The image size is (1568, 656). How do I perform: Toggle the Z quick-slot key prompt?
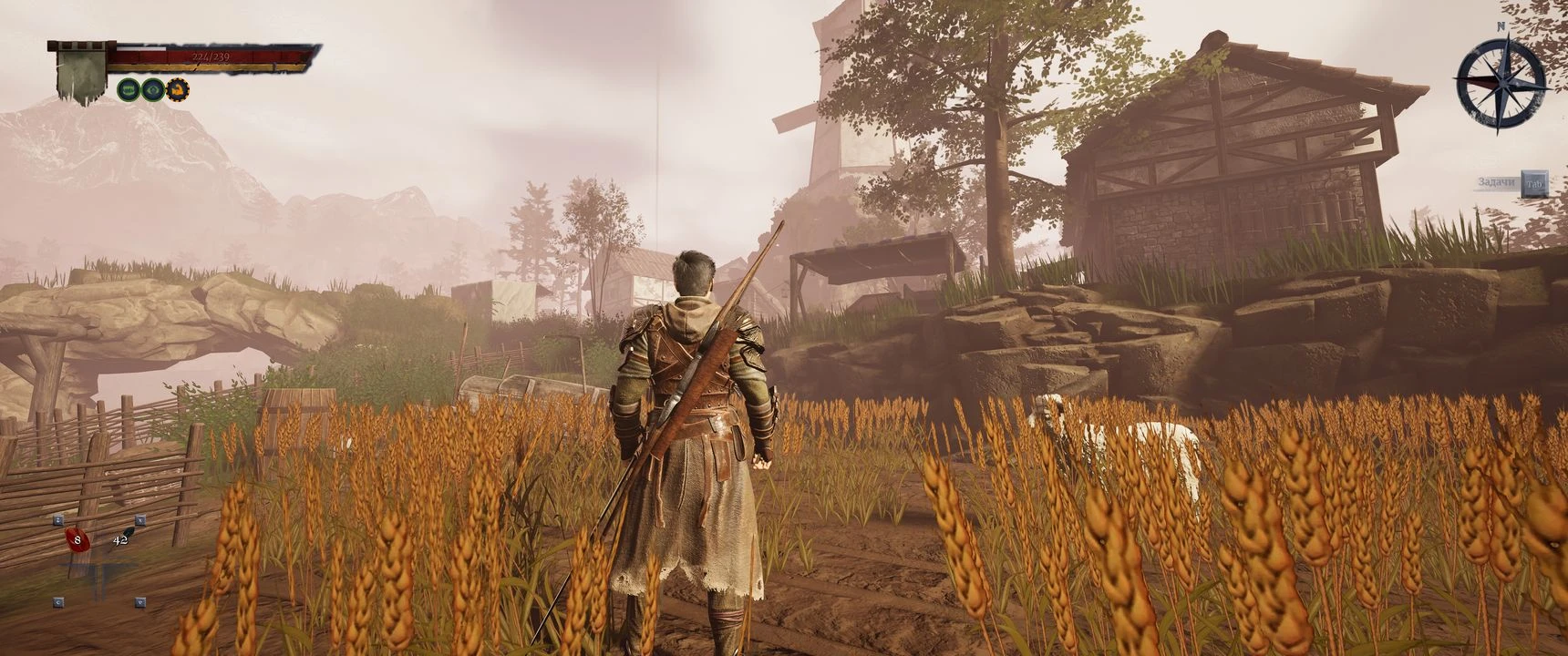pyautogui.click(x=58, y=519)
